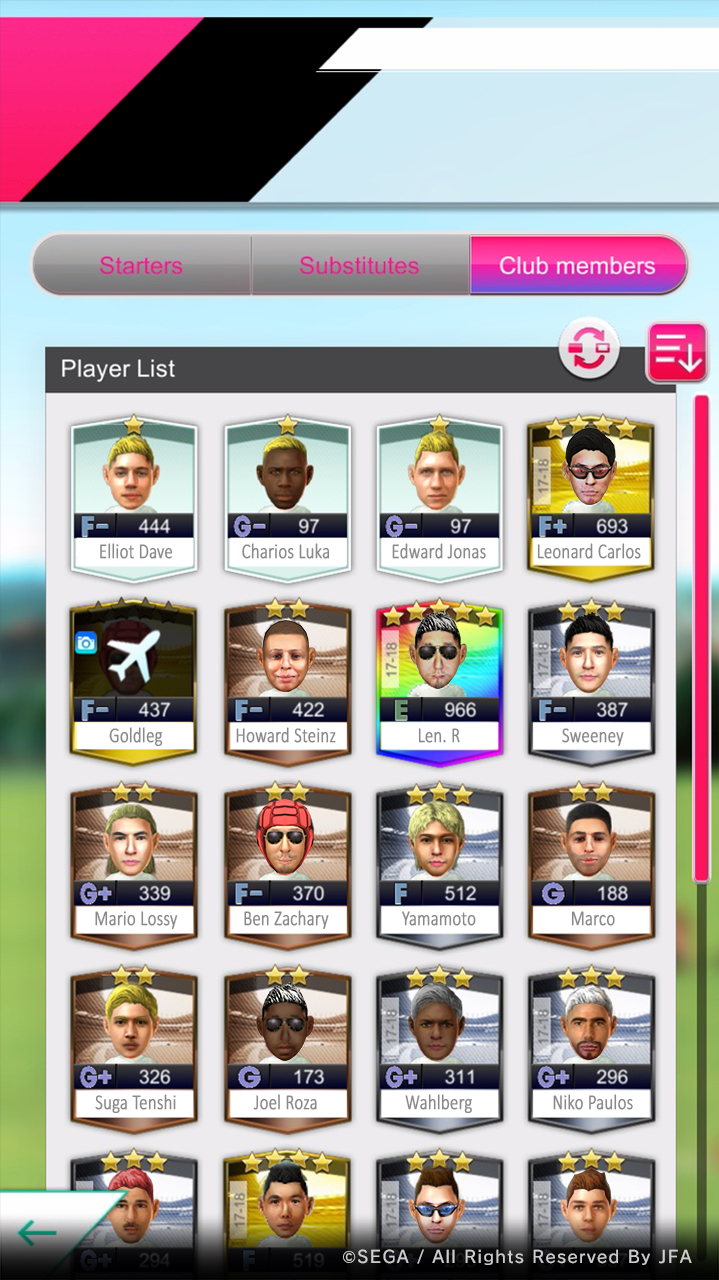Screen dimensions: 719x1280
Task: Select Niko Paulos's card
Action: (590, 1049)
